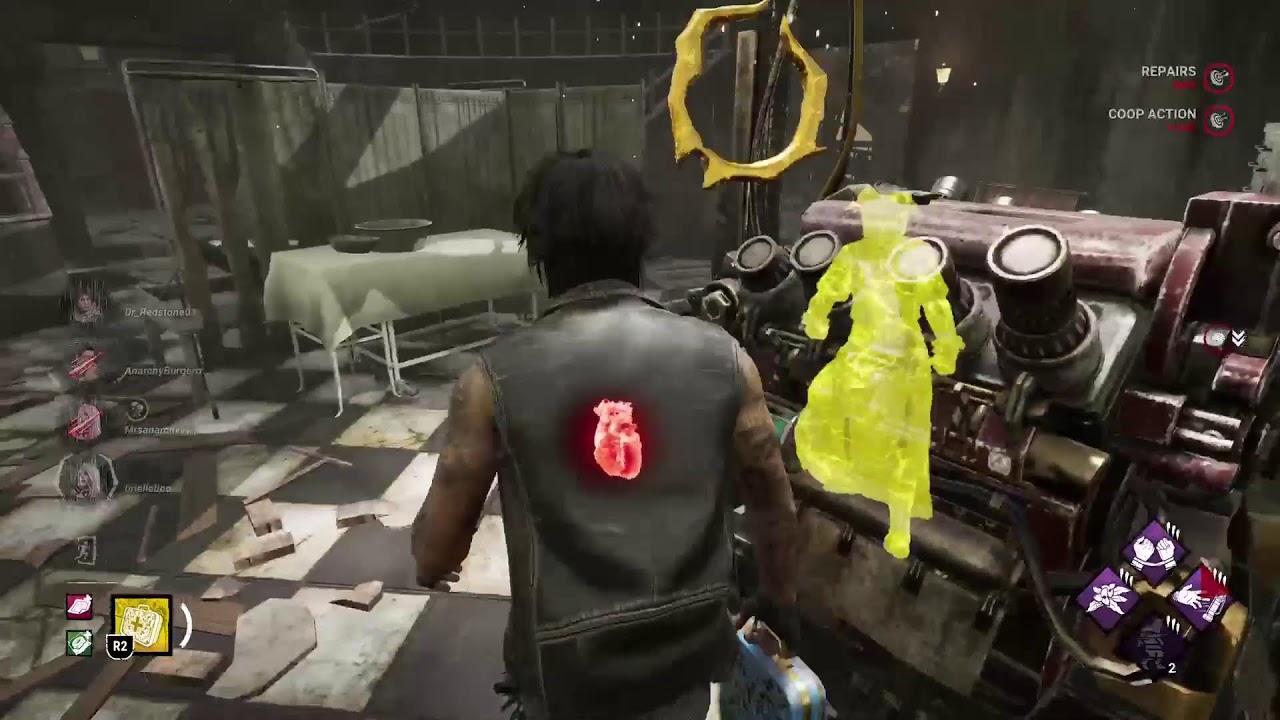Image resolution: width=1280 pixels, height=720 pixels.
Task: Click the pink bandage add-on icon
Action: click(79, 607)
